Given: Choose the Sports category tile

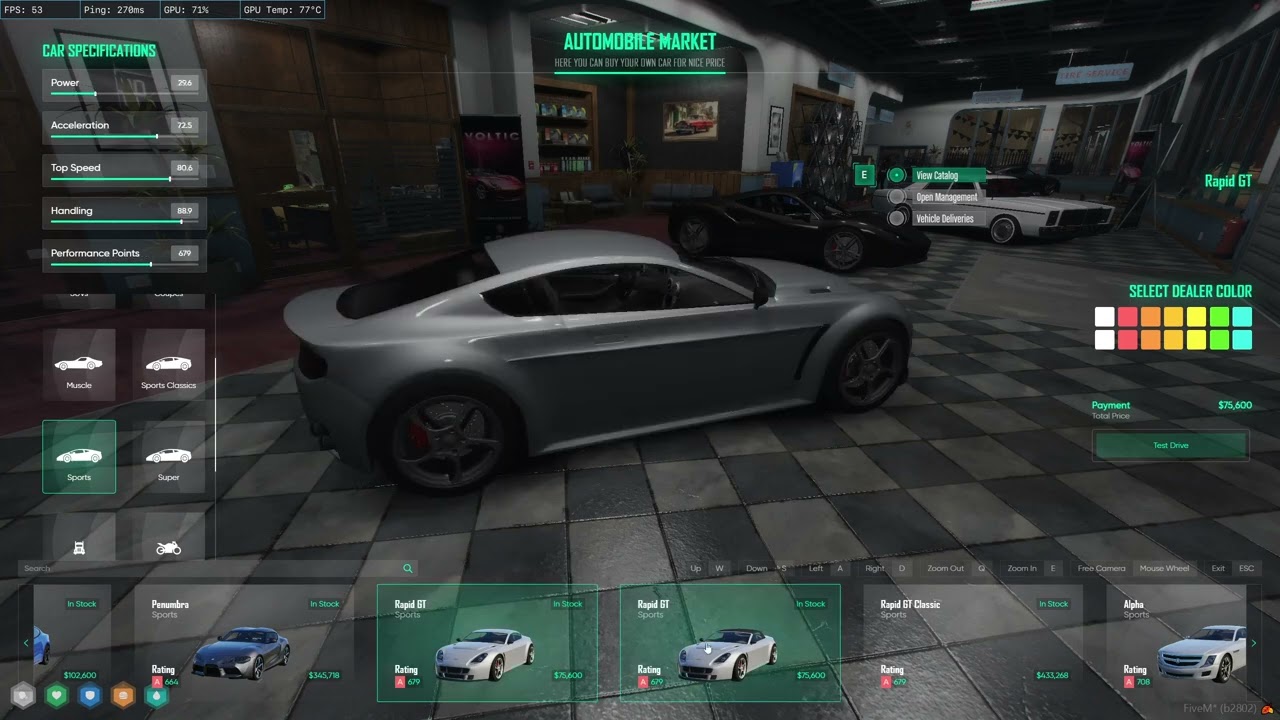Looking at the screenshot, I should [x=79, y=457].
